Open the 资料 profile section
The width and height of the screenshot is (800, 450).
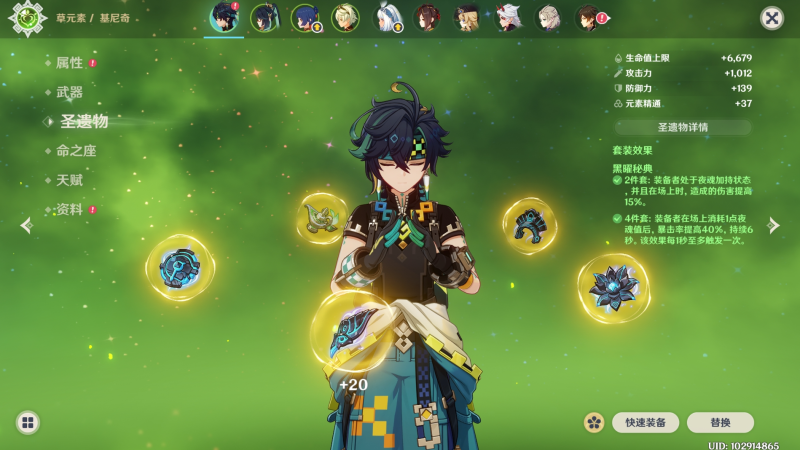(69, 210)
